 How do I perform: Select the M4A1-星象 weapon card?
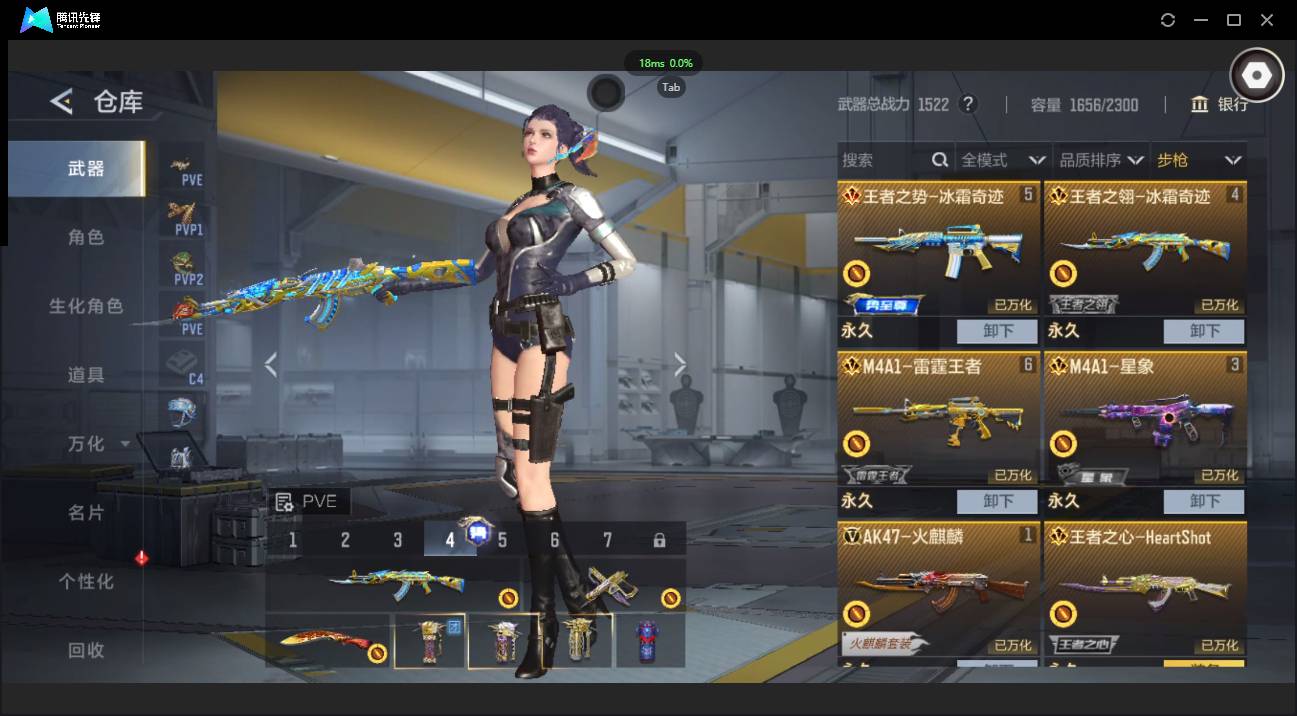[x=1145, y=418]
